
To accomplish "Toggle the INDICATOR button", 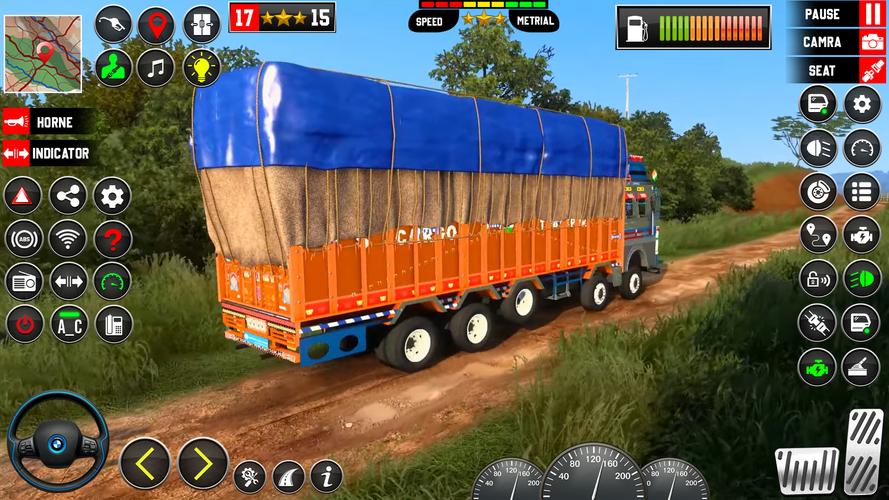I will pos(49,153).
